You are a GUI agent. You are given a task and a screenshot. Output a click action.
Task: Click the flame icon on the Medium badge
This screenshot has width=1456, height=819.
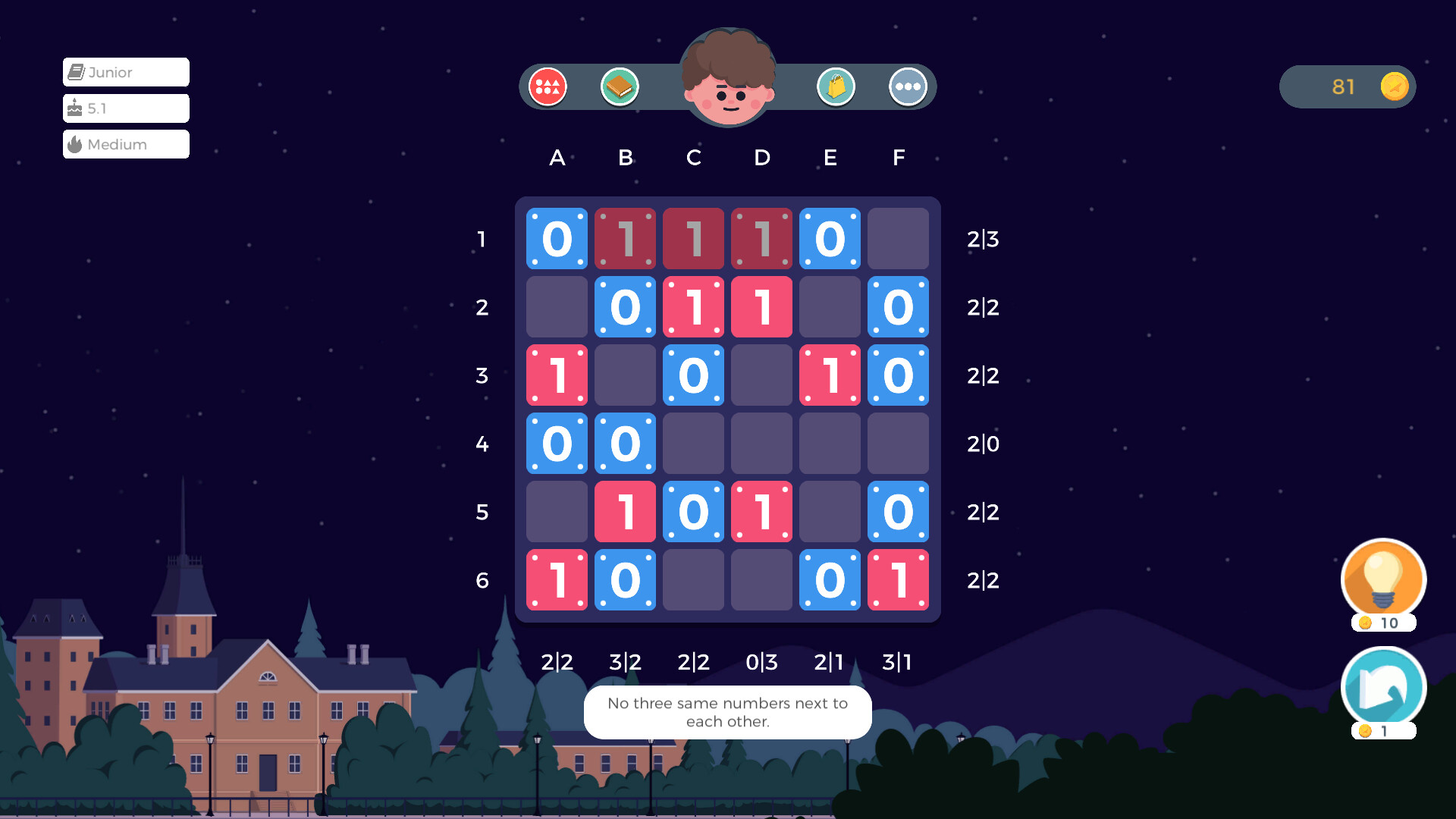(76, 144)
